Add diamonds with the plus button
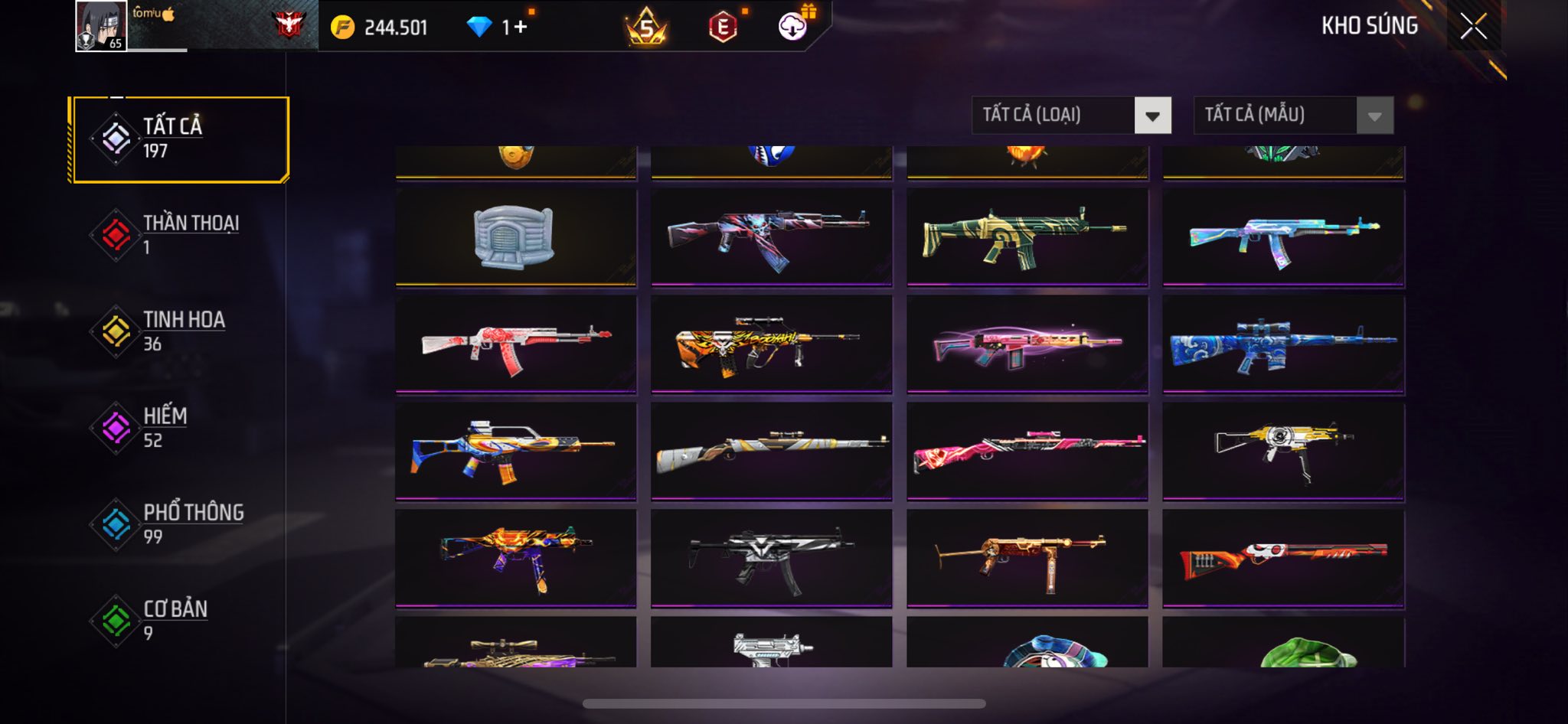The height and width of the screenshot is (724, 1568). (521, 28)
